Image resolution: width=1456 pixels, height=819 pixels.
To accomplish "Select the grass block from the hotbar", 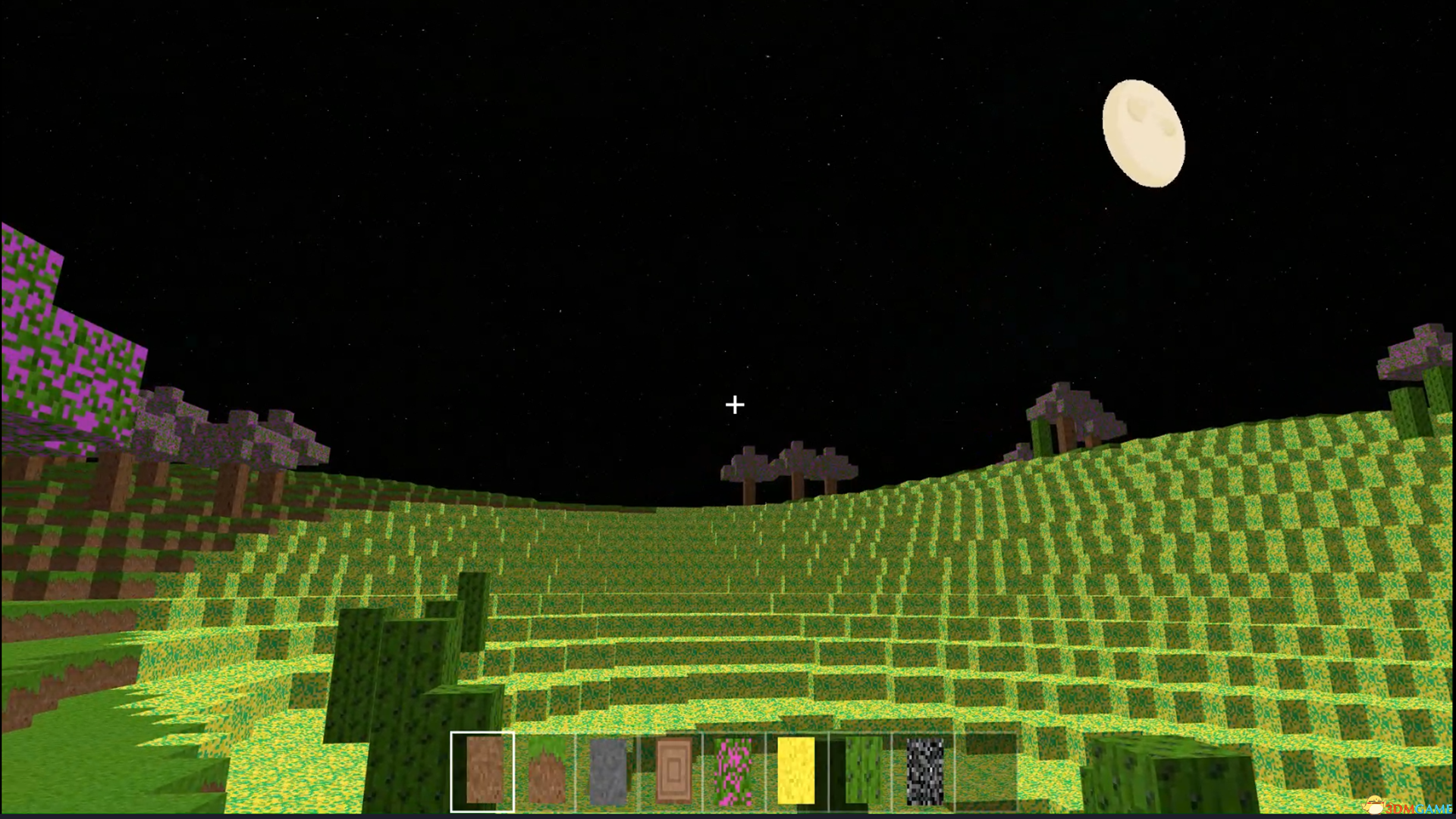I will (545, 771).
